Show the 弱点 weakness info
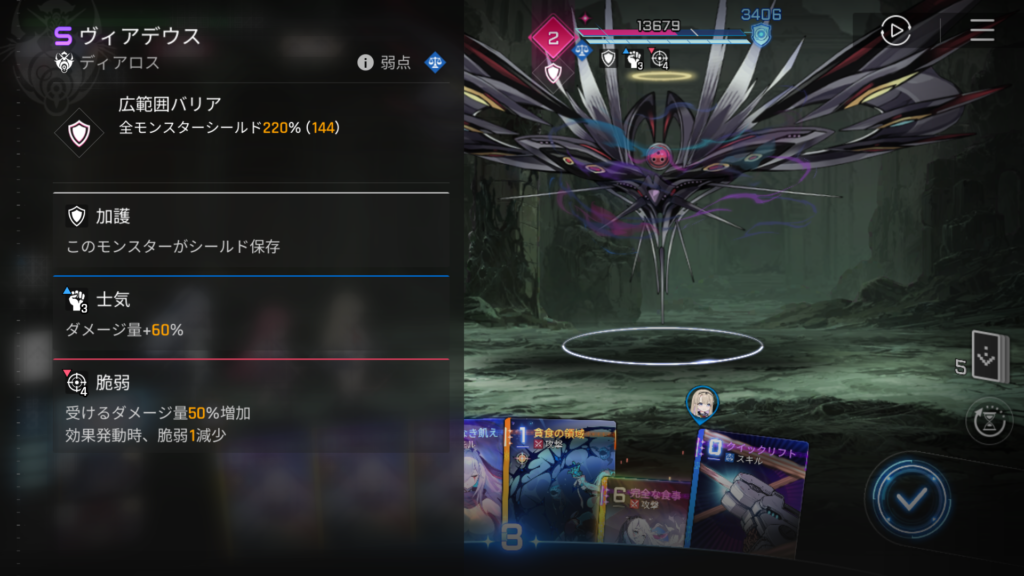The width and height of the screenshot is (1024, 576). [401, 63]
